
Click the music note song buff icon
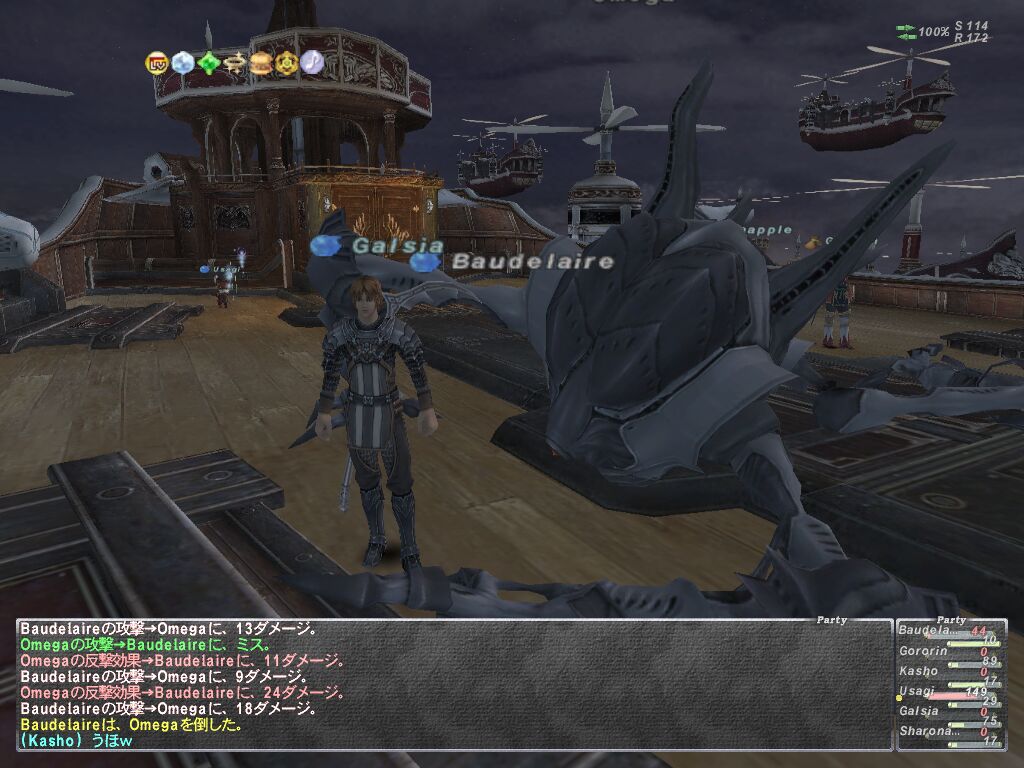pos(312,63)
